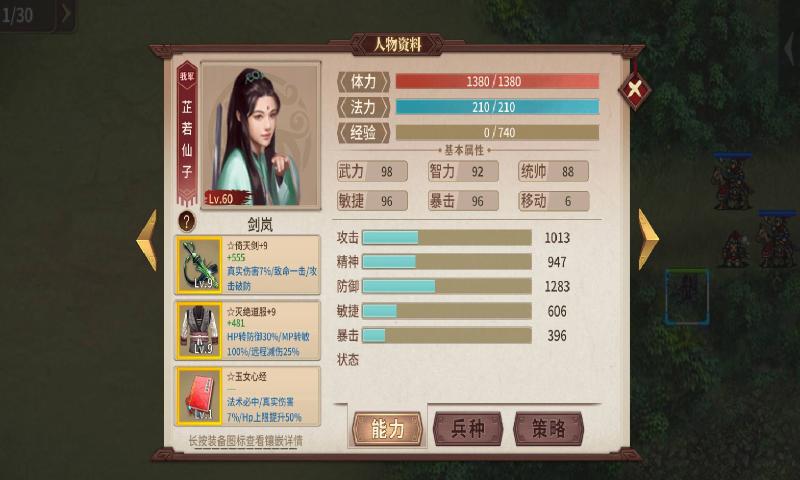Viewport: 800px width, 480px height.
Task: Click the arrow beside the 1/30 counter
Action: click(66, 13)
